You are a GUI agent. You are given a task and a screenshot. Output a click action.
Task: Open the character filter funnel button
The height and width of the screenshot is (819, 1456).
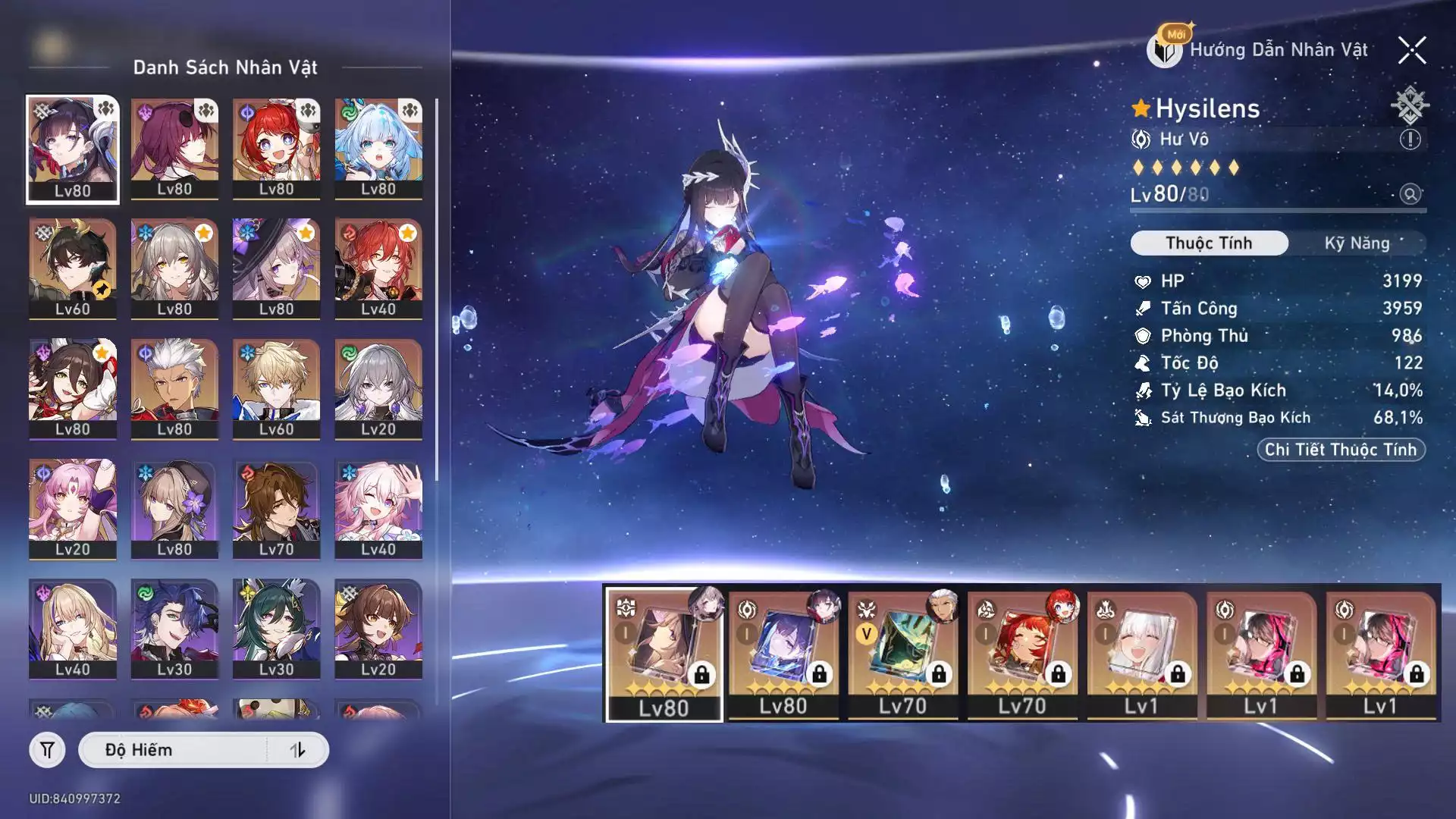(x=47, y=750)
